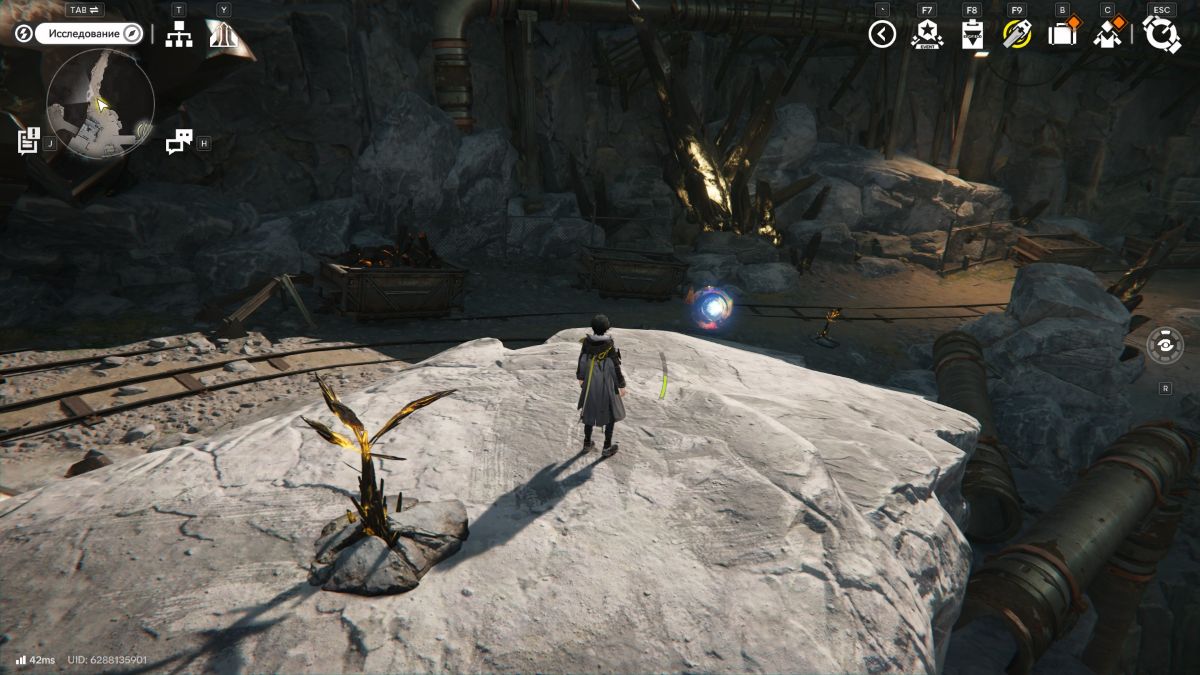Open the chat speech bubbles icon
Viewport: 1200px width, 675px height.
179,143
